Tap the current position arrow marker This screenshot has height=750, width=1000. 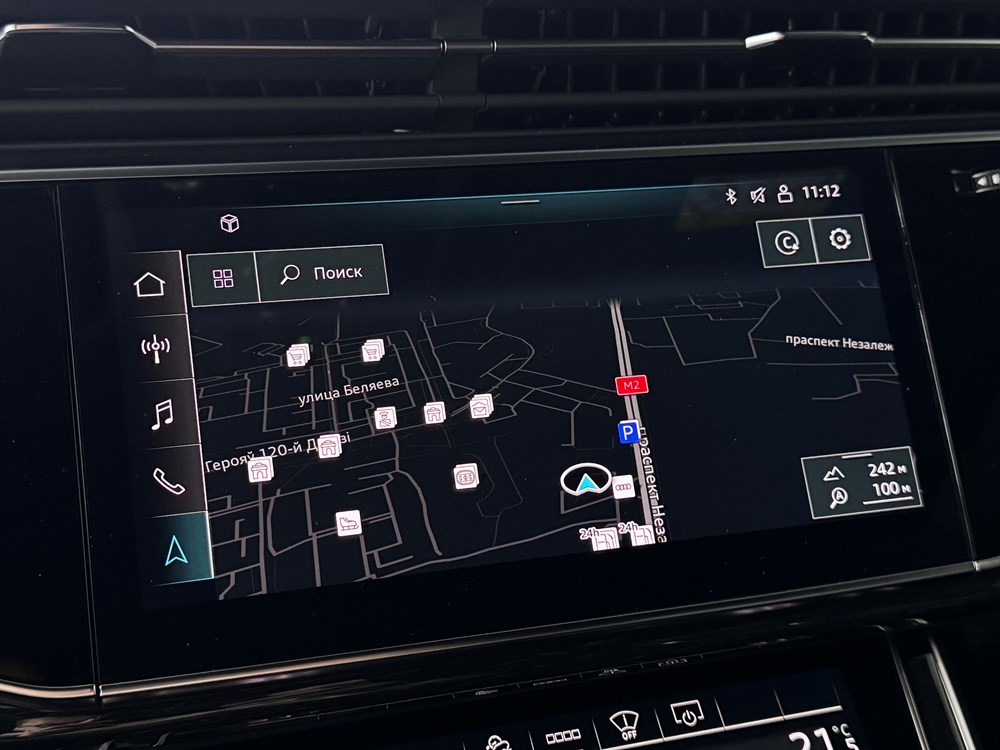pos(584,482)
